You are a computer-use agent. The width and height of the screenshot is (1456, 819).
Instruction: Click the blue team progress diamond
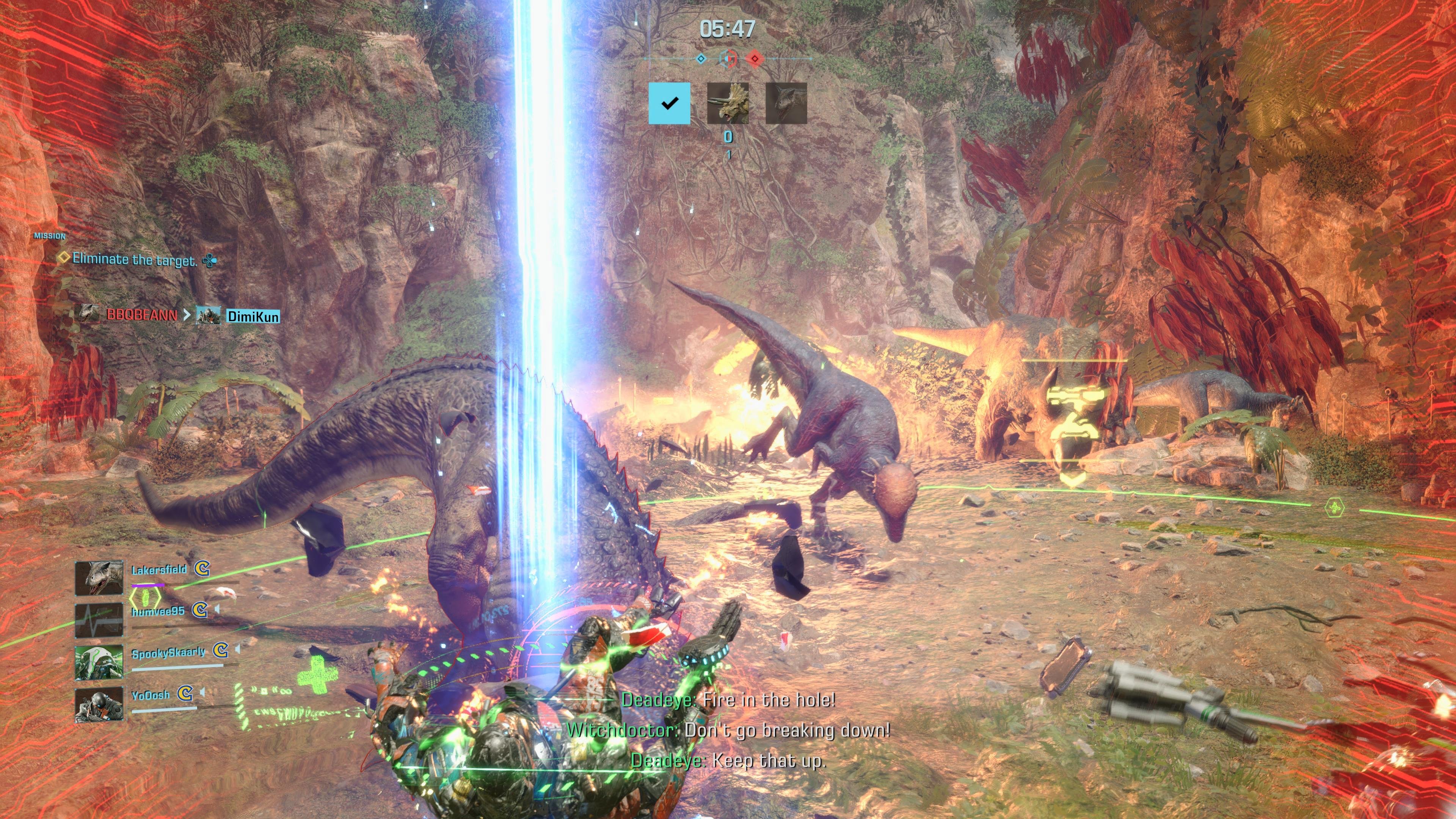(x=701, y=59)
